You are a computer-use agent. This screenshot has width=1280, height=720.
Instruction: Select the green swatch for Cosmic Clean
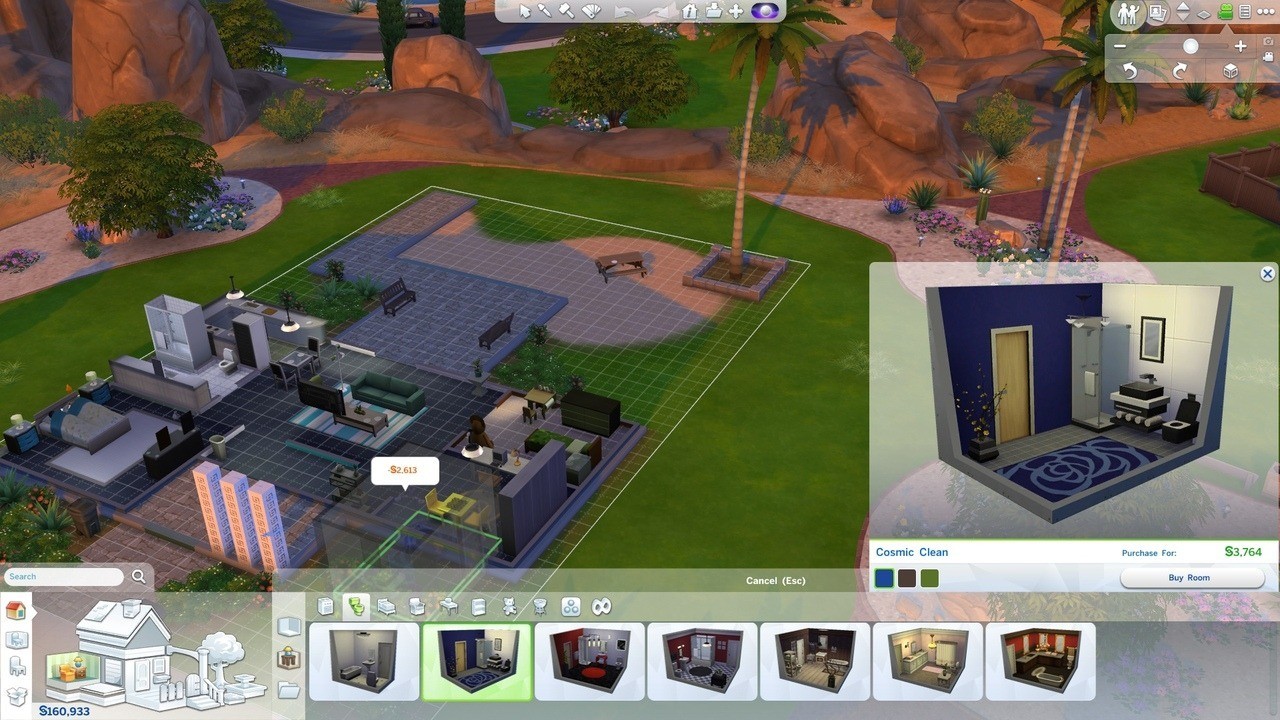click(x=929, y=577)
